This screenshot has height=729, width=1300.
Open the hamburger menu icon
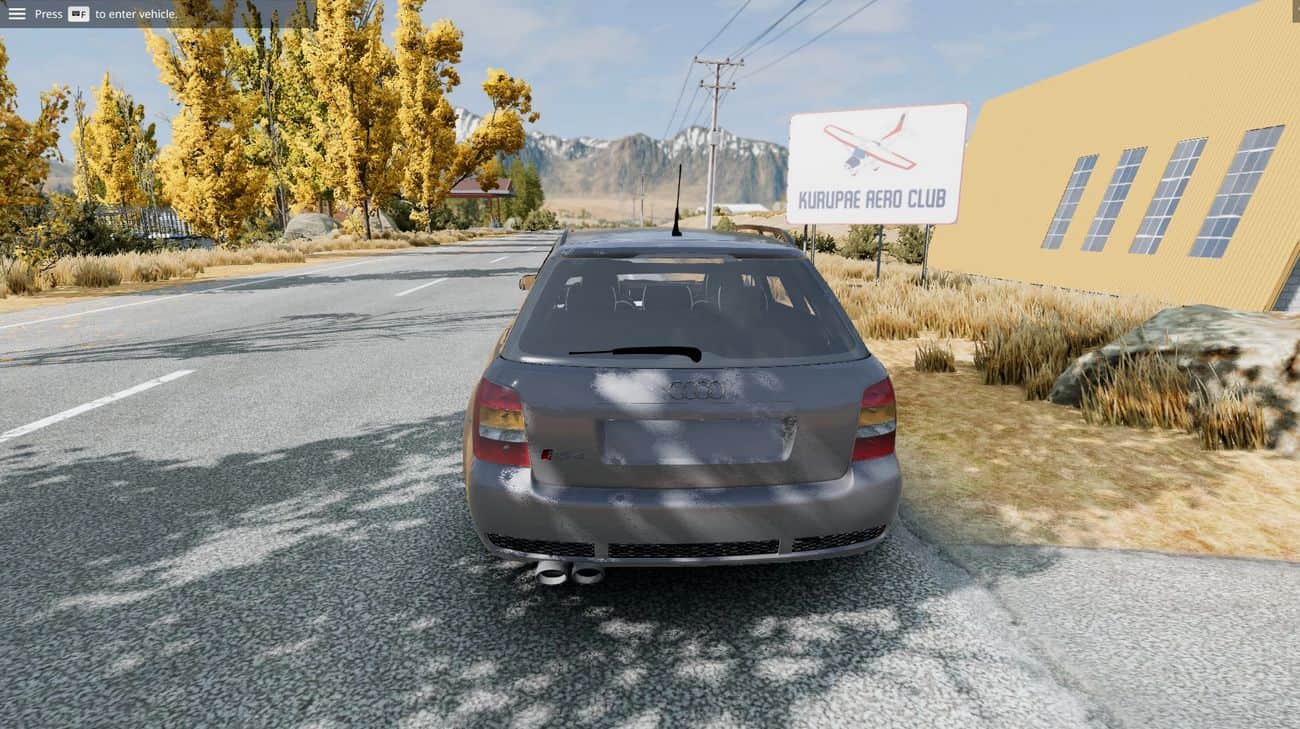17,14
